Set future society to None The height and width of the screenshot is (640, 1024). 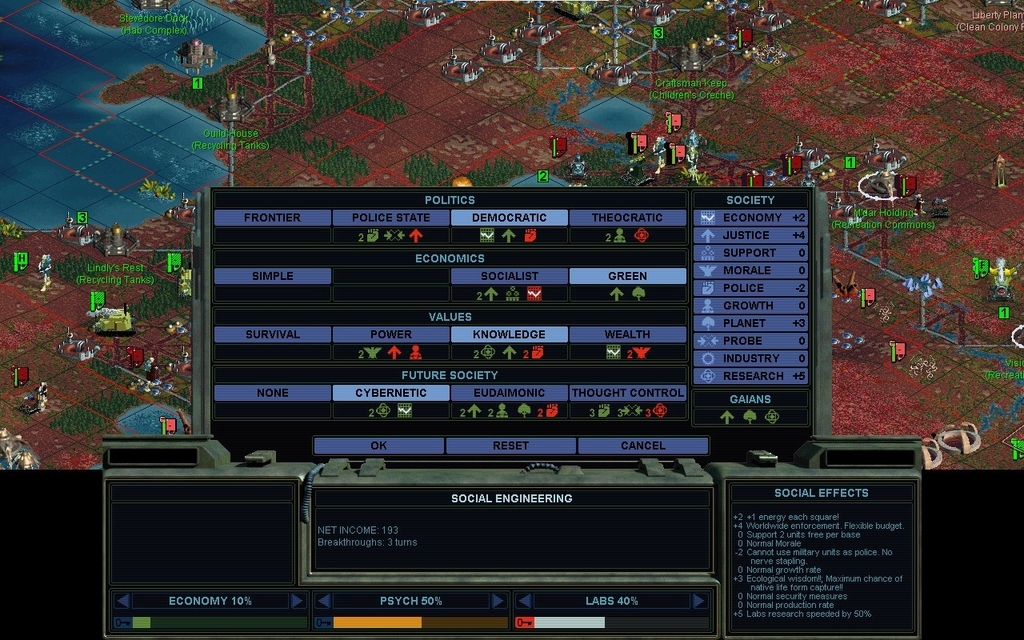272,393
